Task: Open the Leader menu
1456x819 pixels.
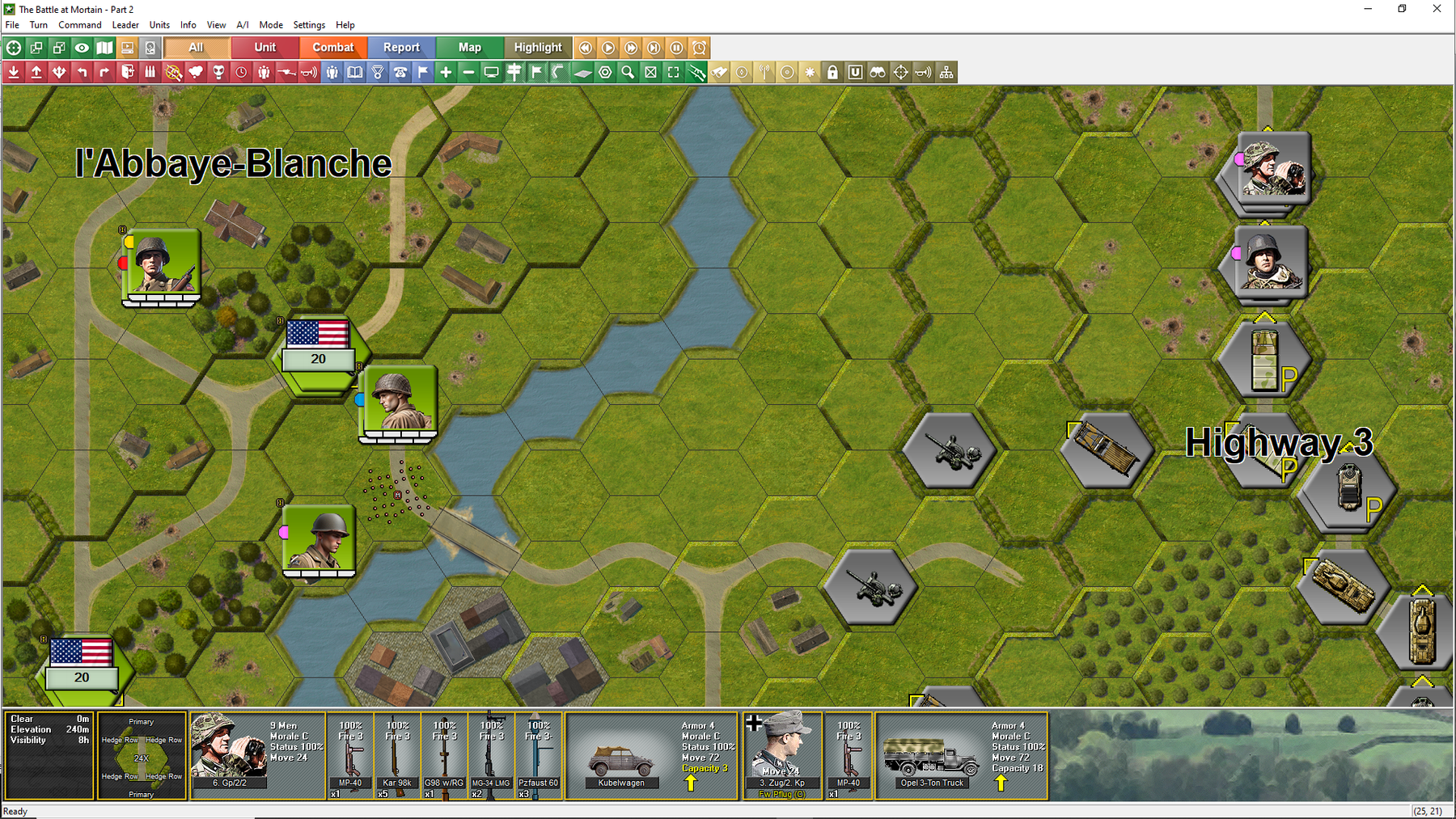Action: 125,25
